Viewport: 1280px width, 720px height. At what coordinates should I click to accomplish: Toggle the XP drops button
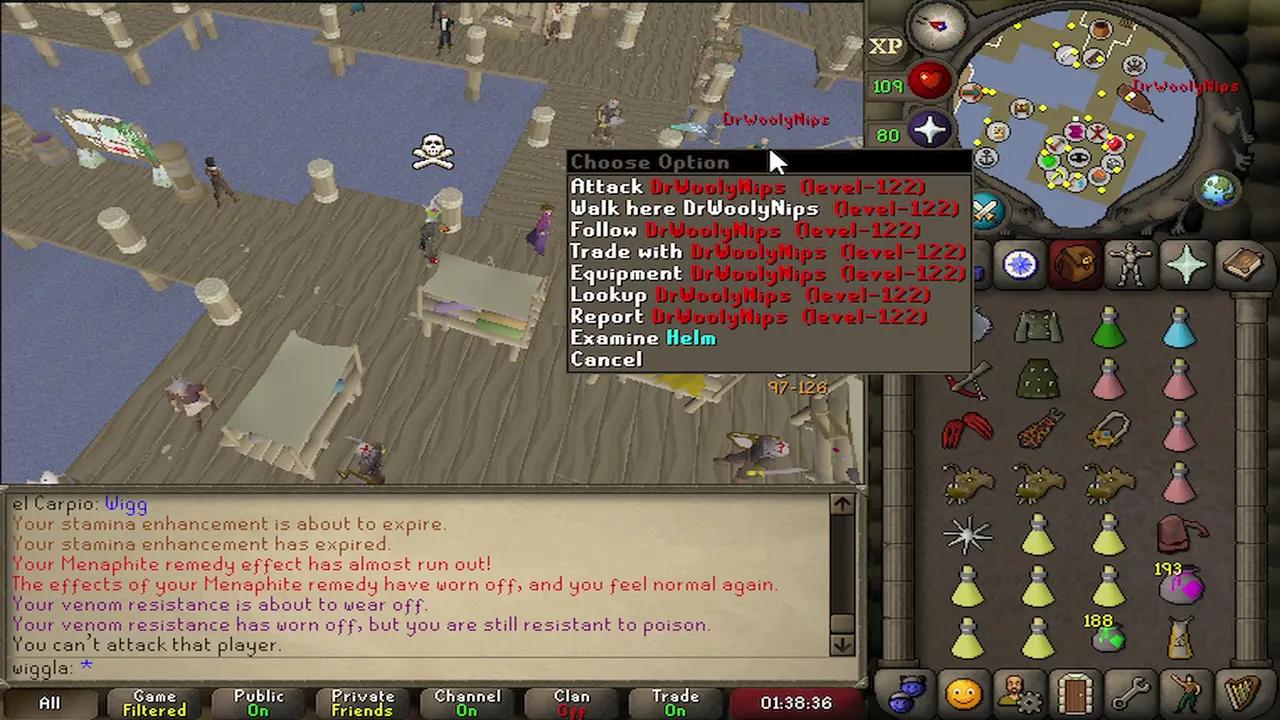885,46
